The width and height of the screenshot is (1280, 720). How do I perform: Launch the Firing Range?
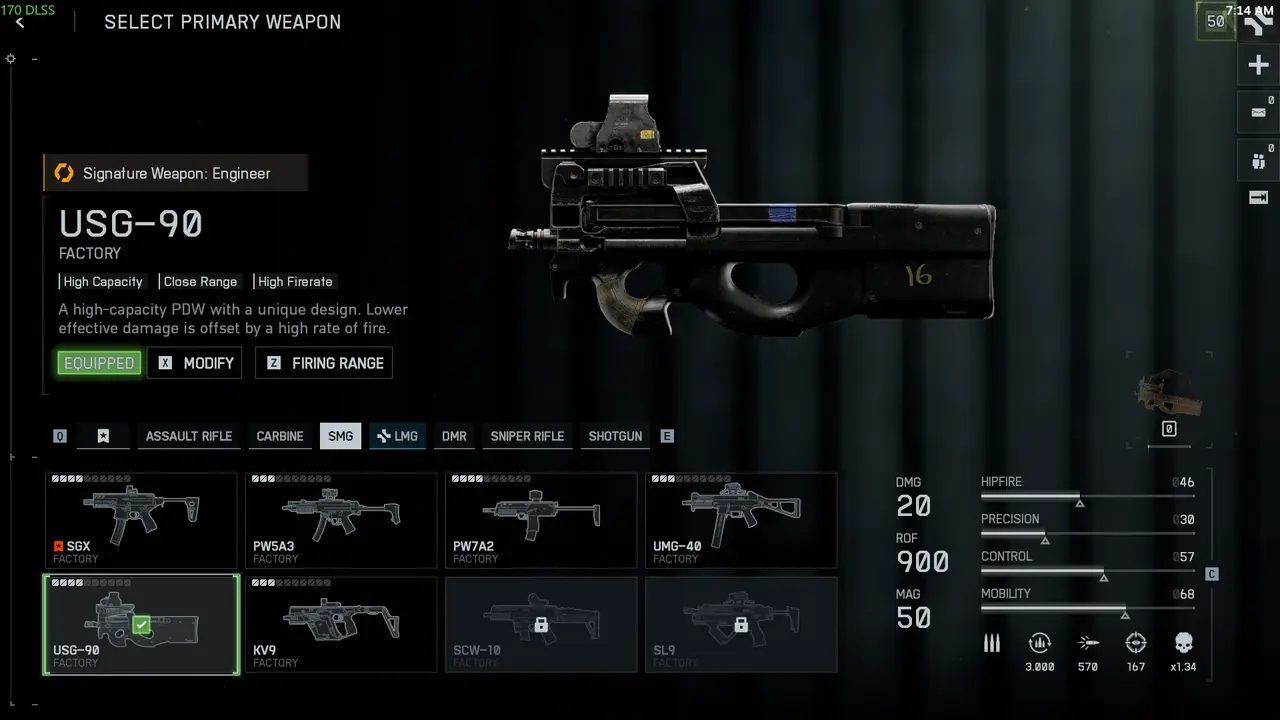pyautogui.click(x=324, y=363)
